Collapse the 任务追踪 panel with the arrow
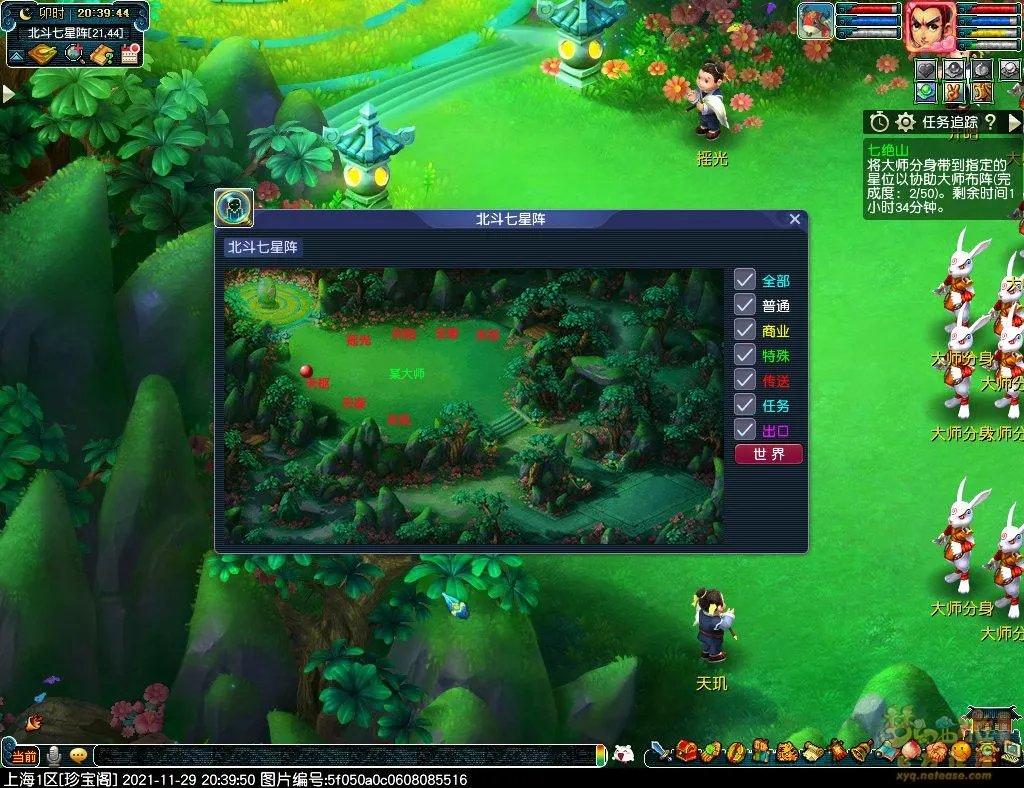Screen dimensions: 1024x788 1014,122
